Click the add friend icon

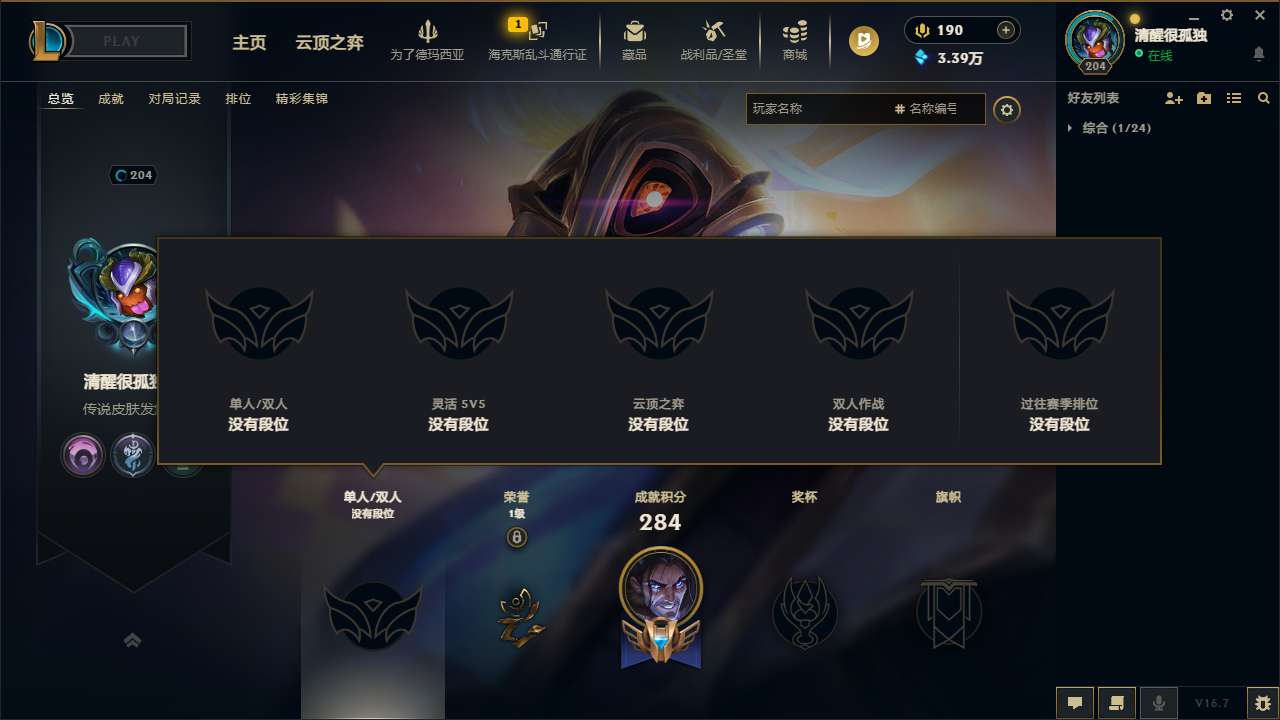pyautogui.click(x=1172, y=98)
